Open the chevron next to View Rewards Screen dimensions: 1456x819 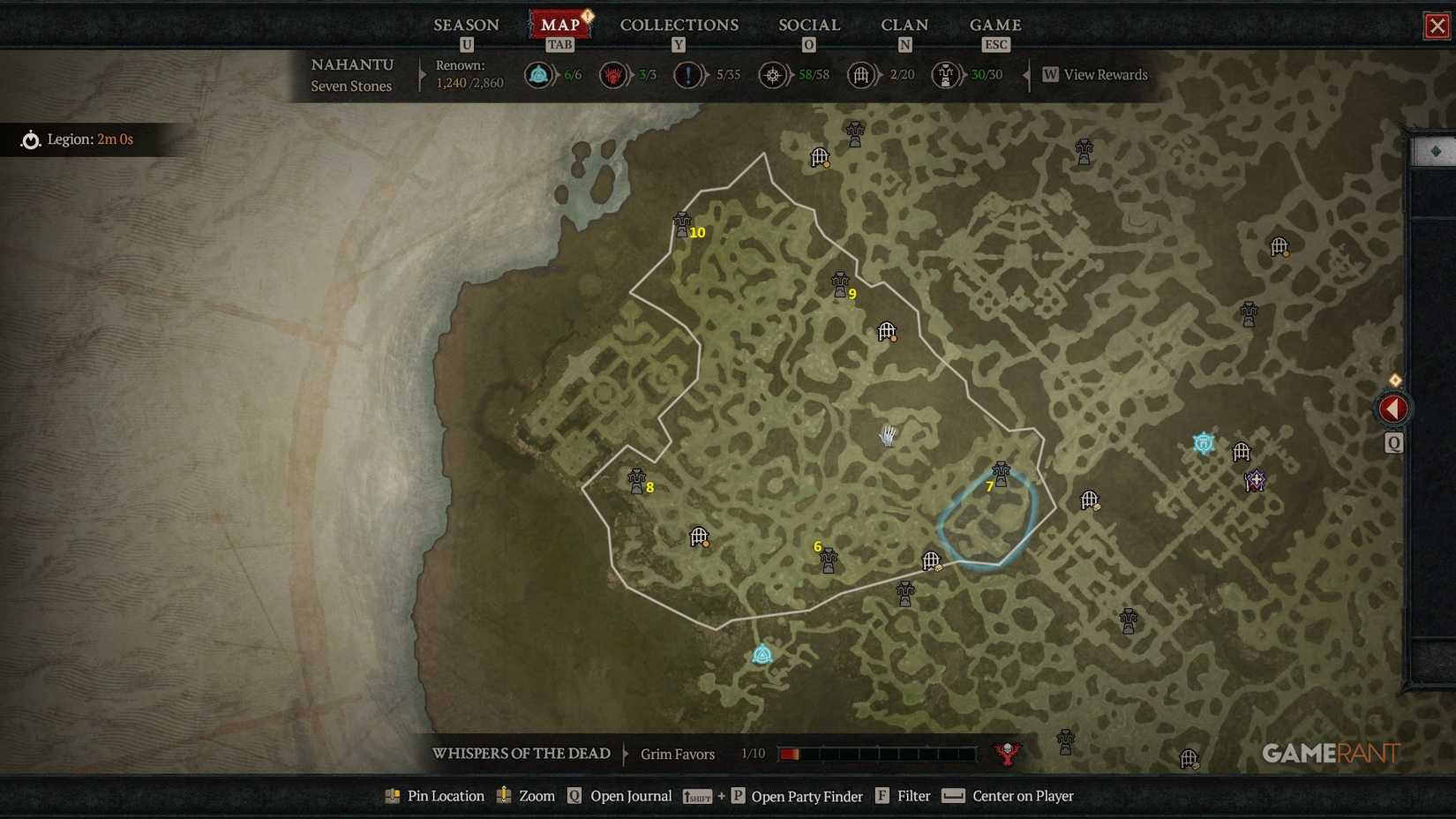(x=1026, y=75)
